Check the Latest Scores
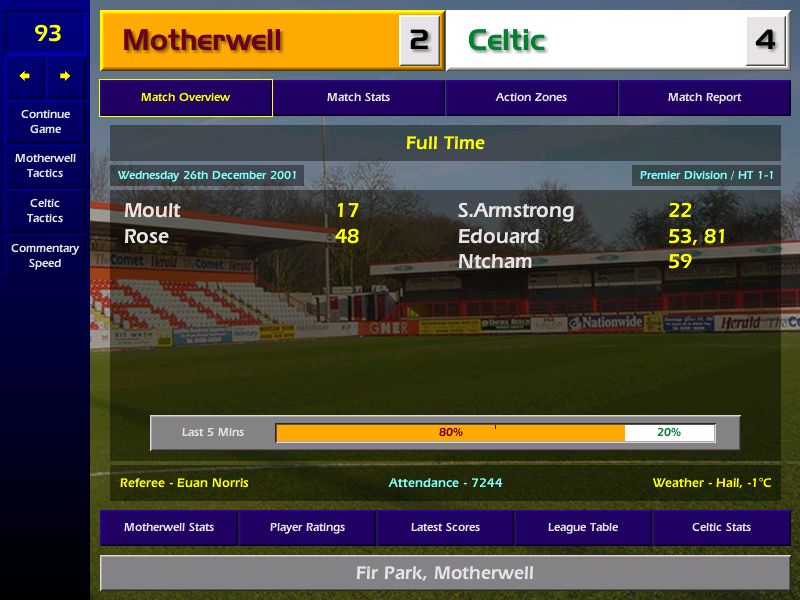This screenshot has height=600, width=800. [445, 528]
